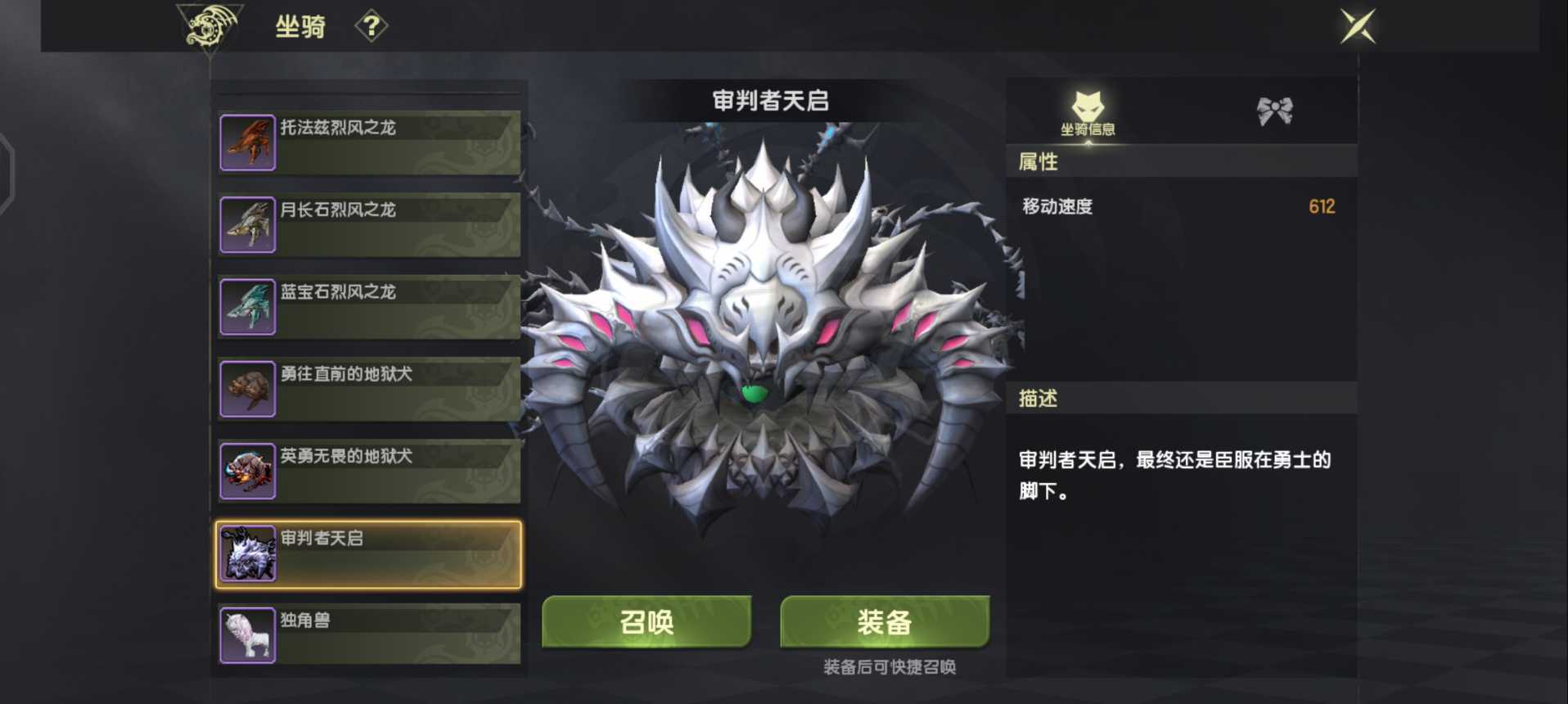Select the 英勇无畏的地狱犬 hellhound icon

[x=247, y=471]
